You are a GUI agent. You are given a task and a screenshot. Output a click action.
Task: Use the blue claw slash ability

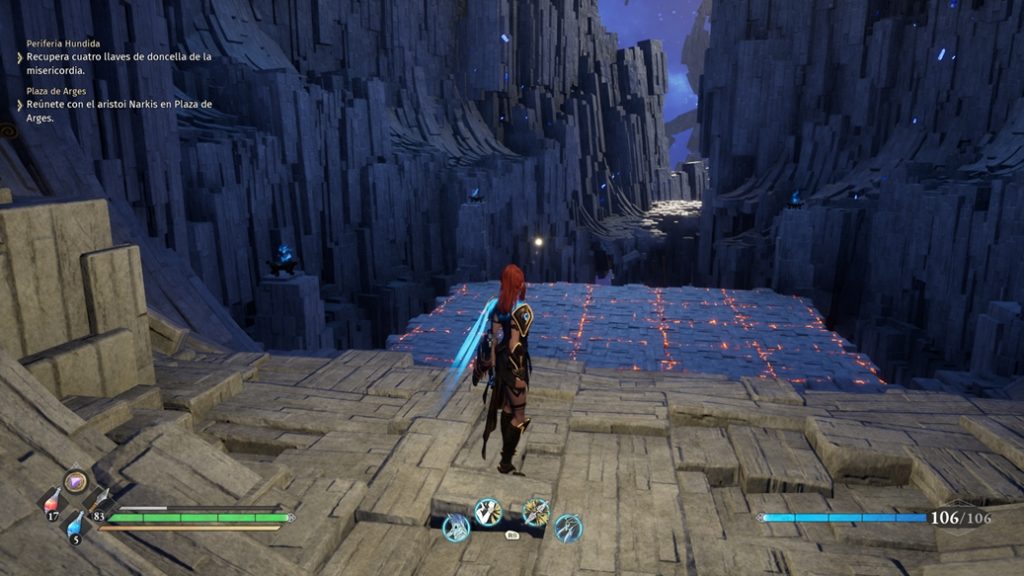point(568,527)
